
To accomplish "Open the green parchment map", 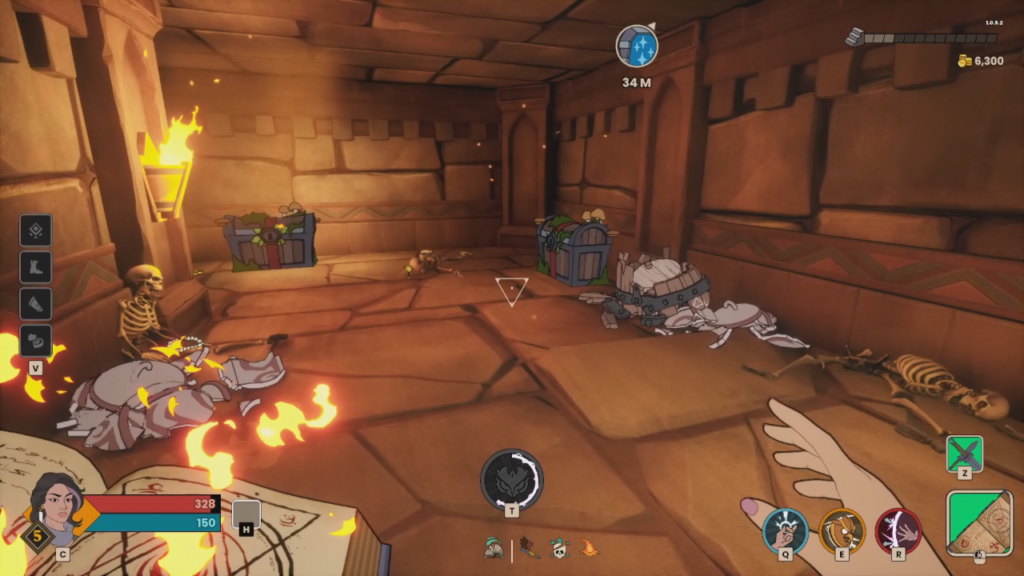I will [979, 522].
